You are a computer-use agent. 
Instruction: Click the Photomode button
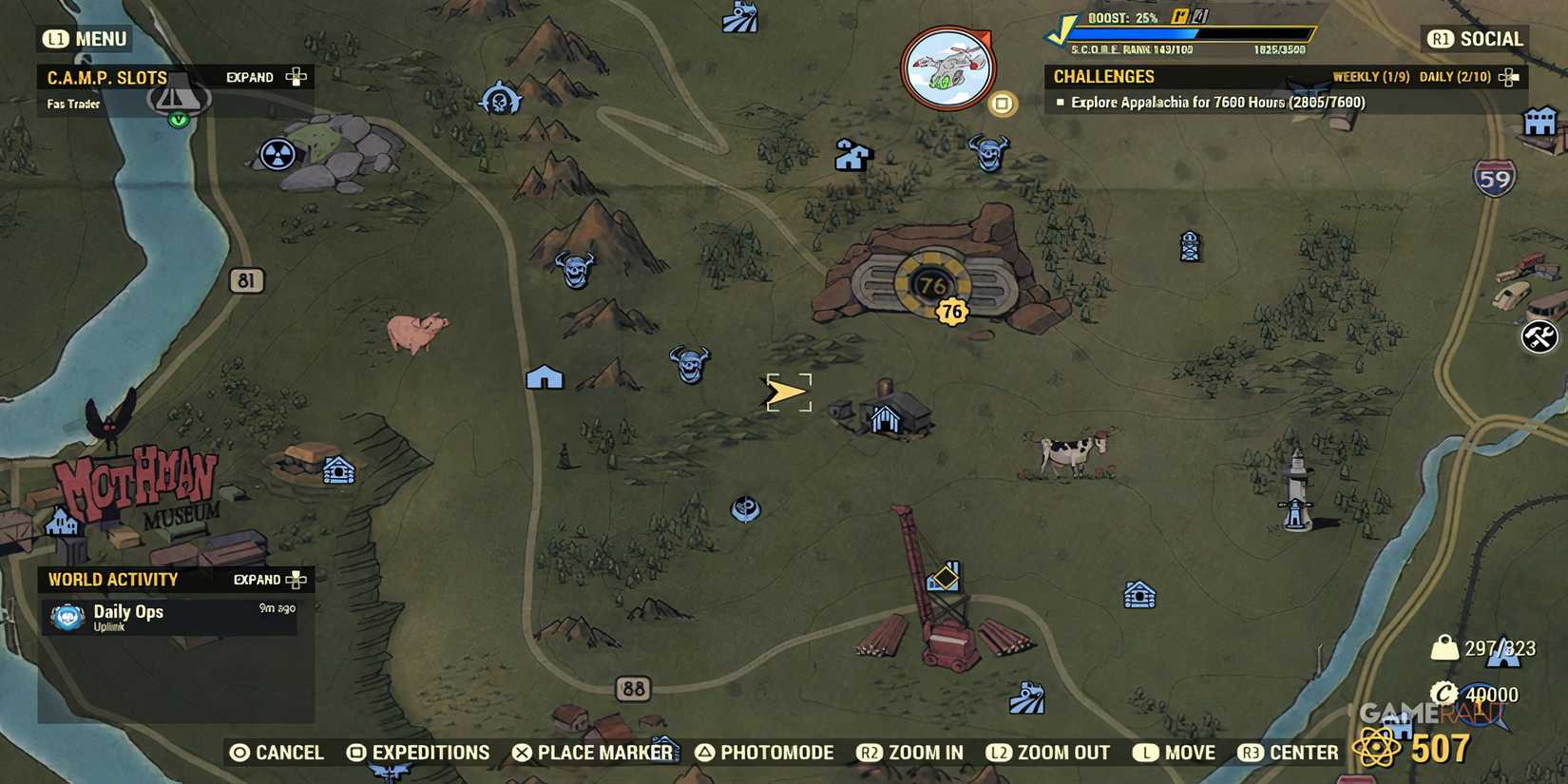766,752
